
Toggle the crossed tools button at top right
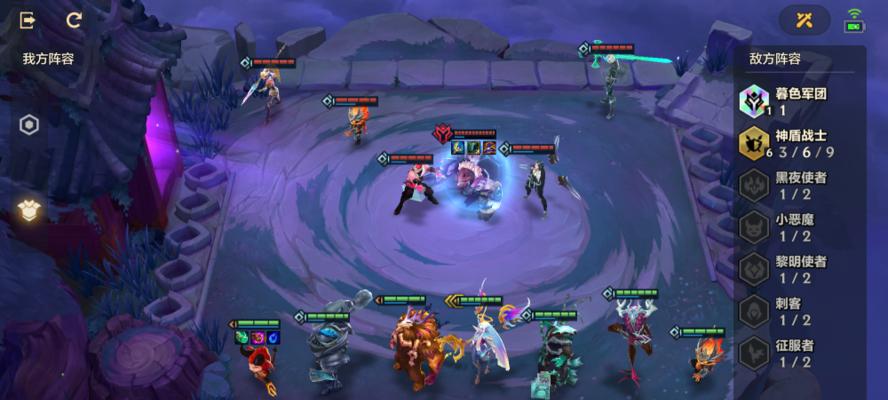[x=806, y=20]
